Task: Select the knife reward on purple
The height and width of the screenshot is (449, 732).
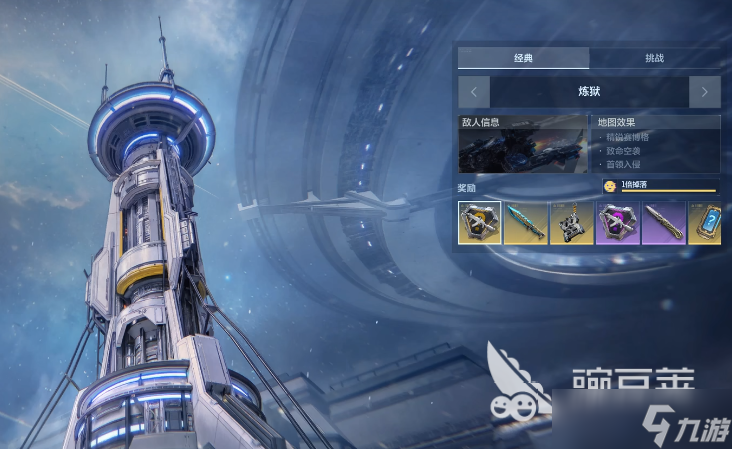Action: click(x=664, y=223)
